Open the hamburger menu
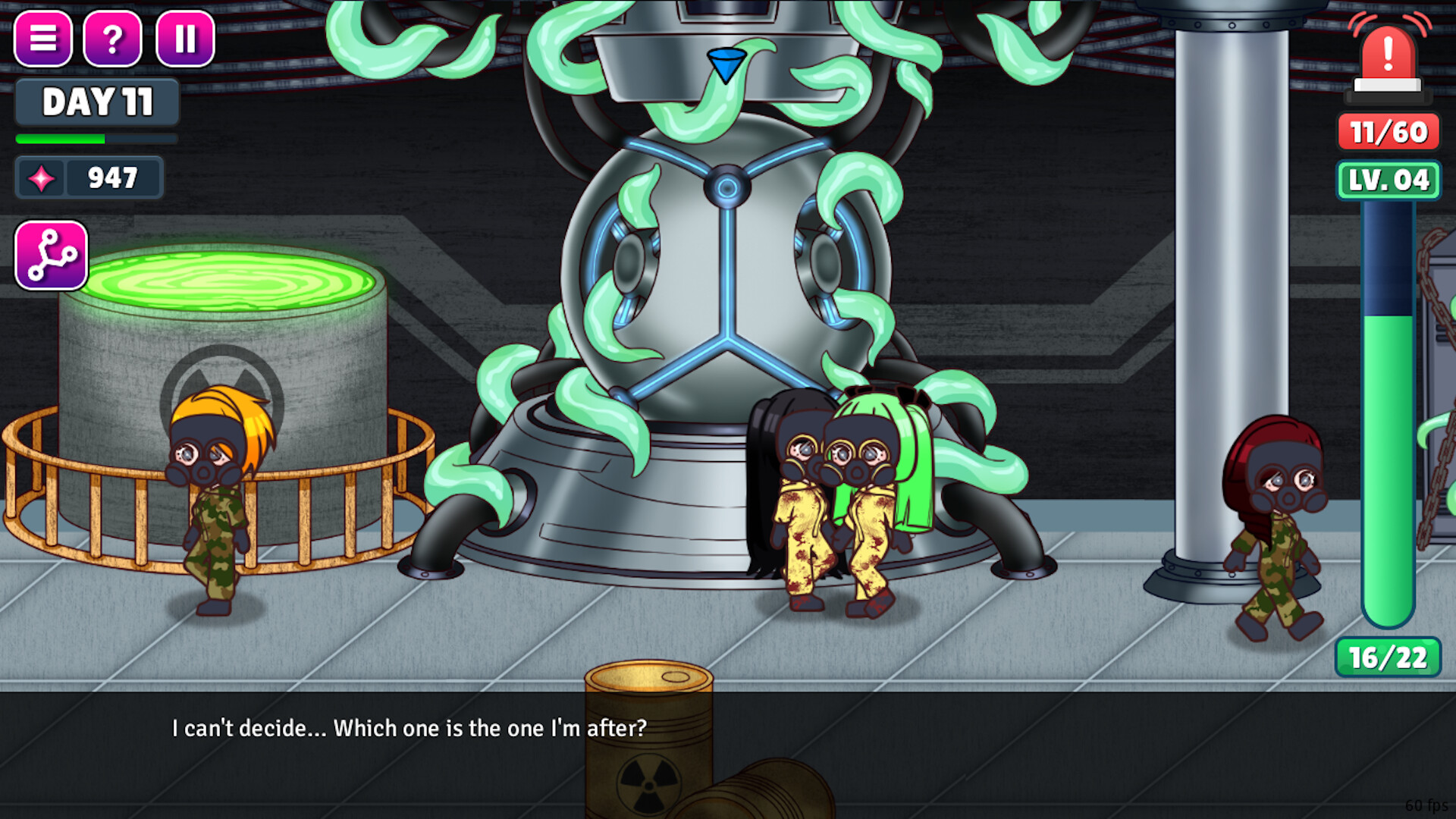This screenshot has height=819, width=1456. 43,39
